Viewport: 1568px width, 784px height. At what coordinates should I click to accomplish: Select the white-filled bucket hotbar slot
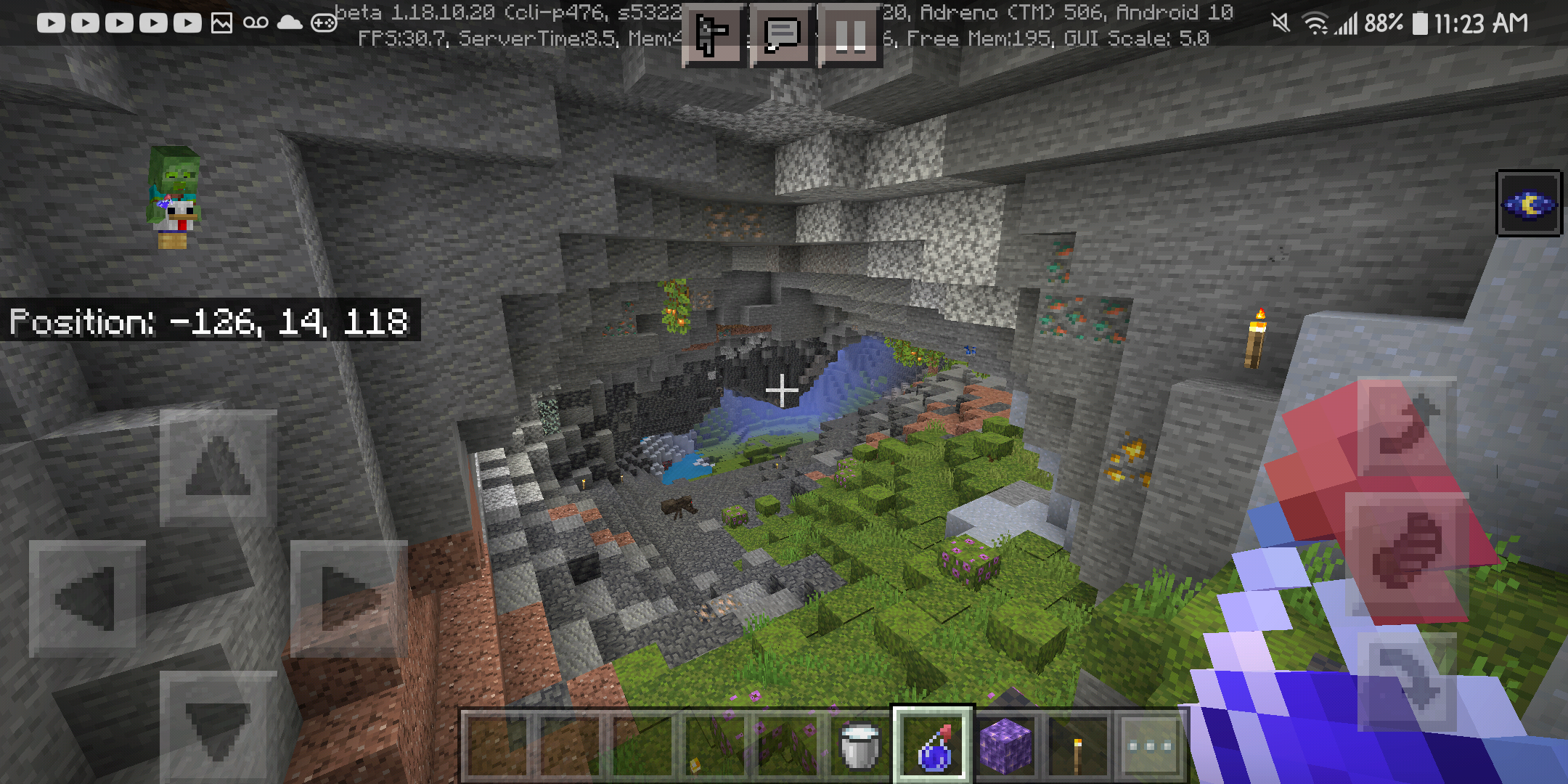(859, 746)
